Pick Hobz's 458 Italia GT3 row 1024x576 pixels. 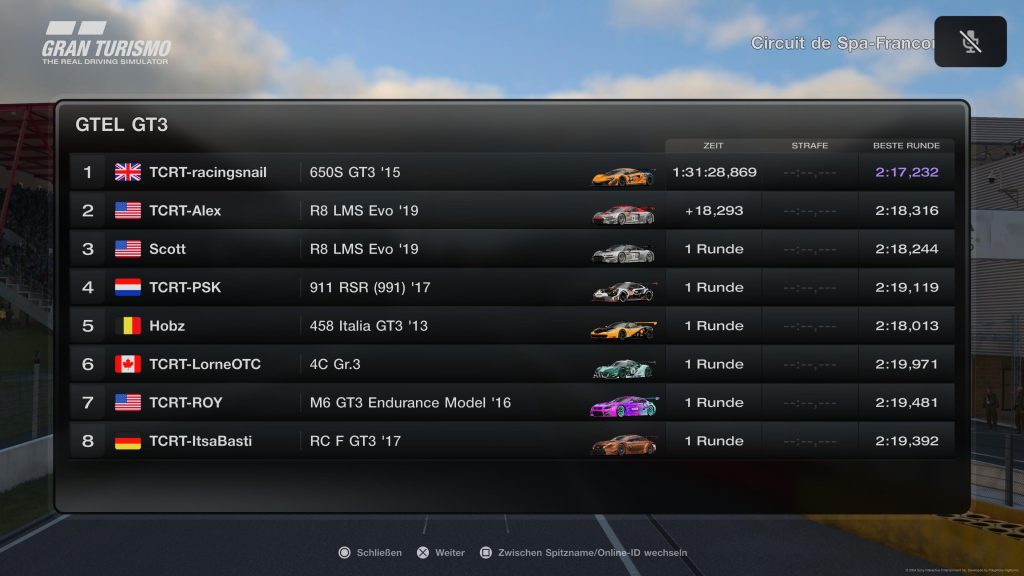(x=510, y=326)
